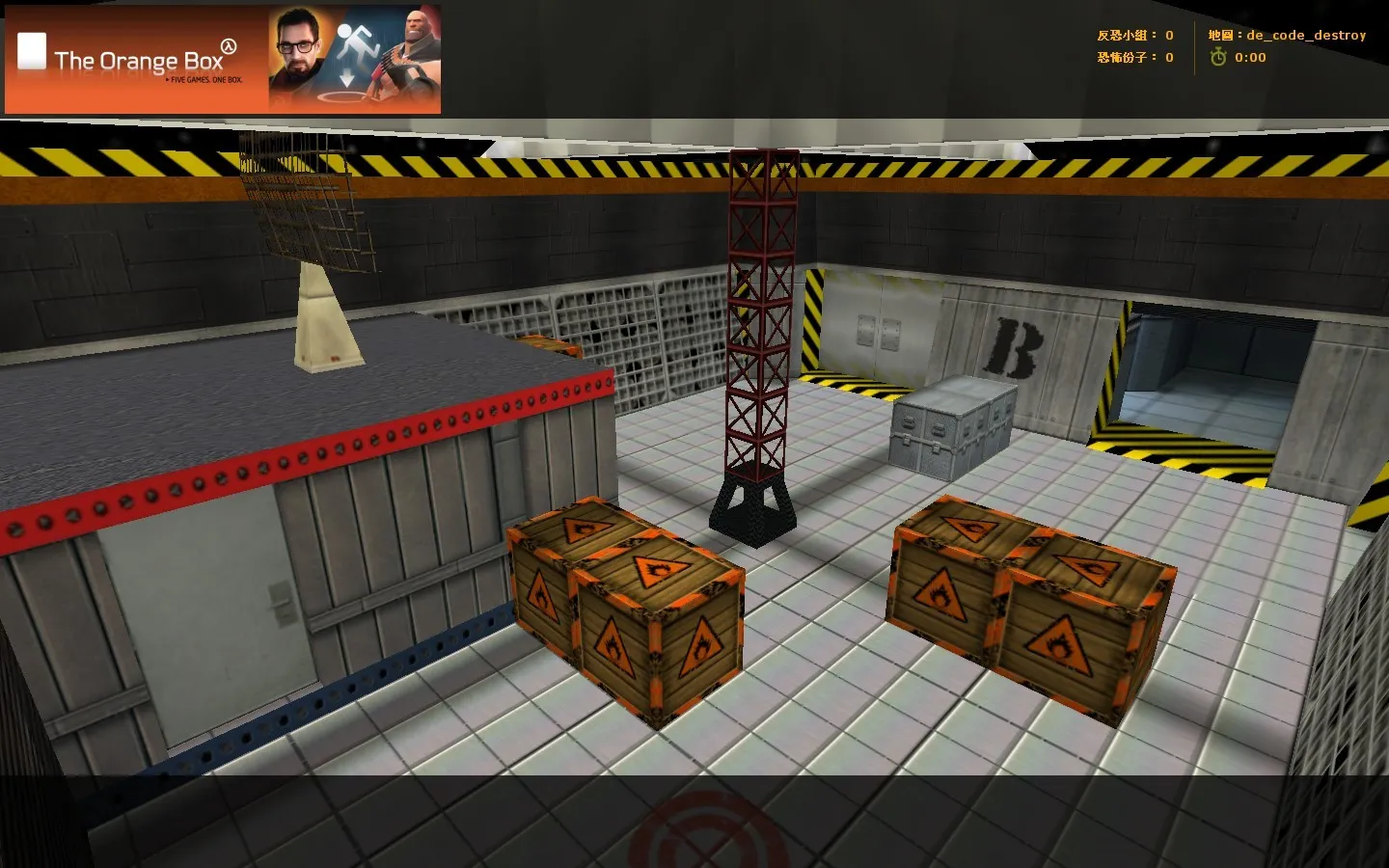Select the de_code_destroy map name text
Image resolution: width=1389 pixels, height=868 pixels.
pos(1307,35)
